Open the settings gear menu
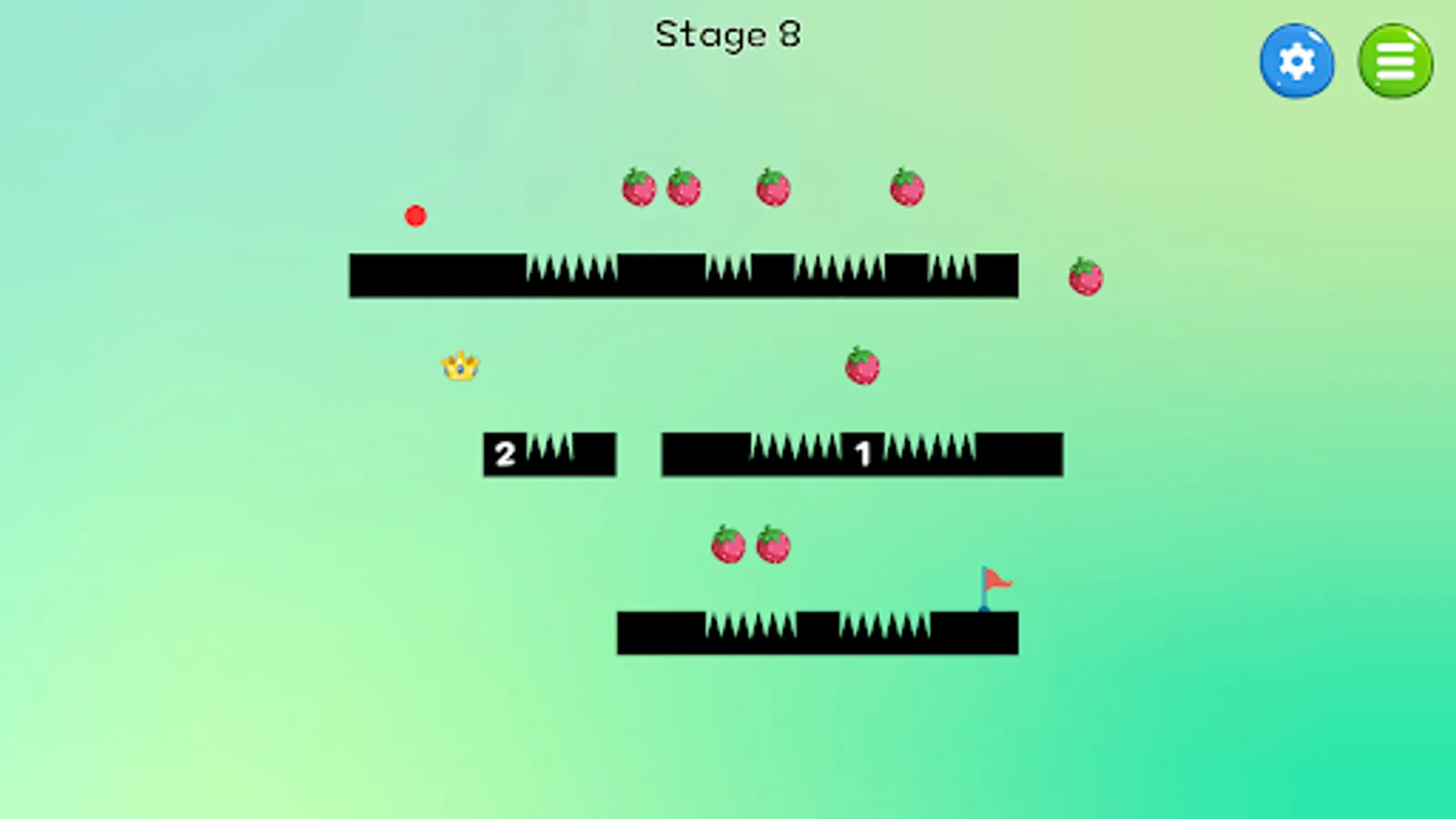The height and width of the screenshot is (819, 1456). [x=1296, y=60]
